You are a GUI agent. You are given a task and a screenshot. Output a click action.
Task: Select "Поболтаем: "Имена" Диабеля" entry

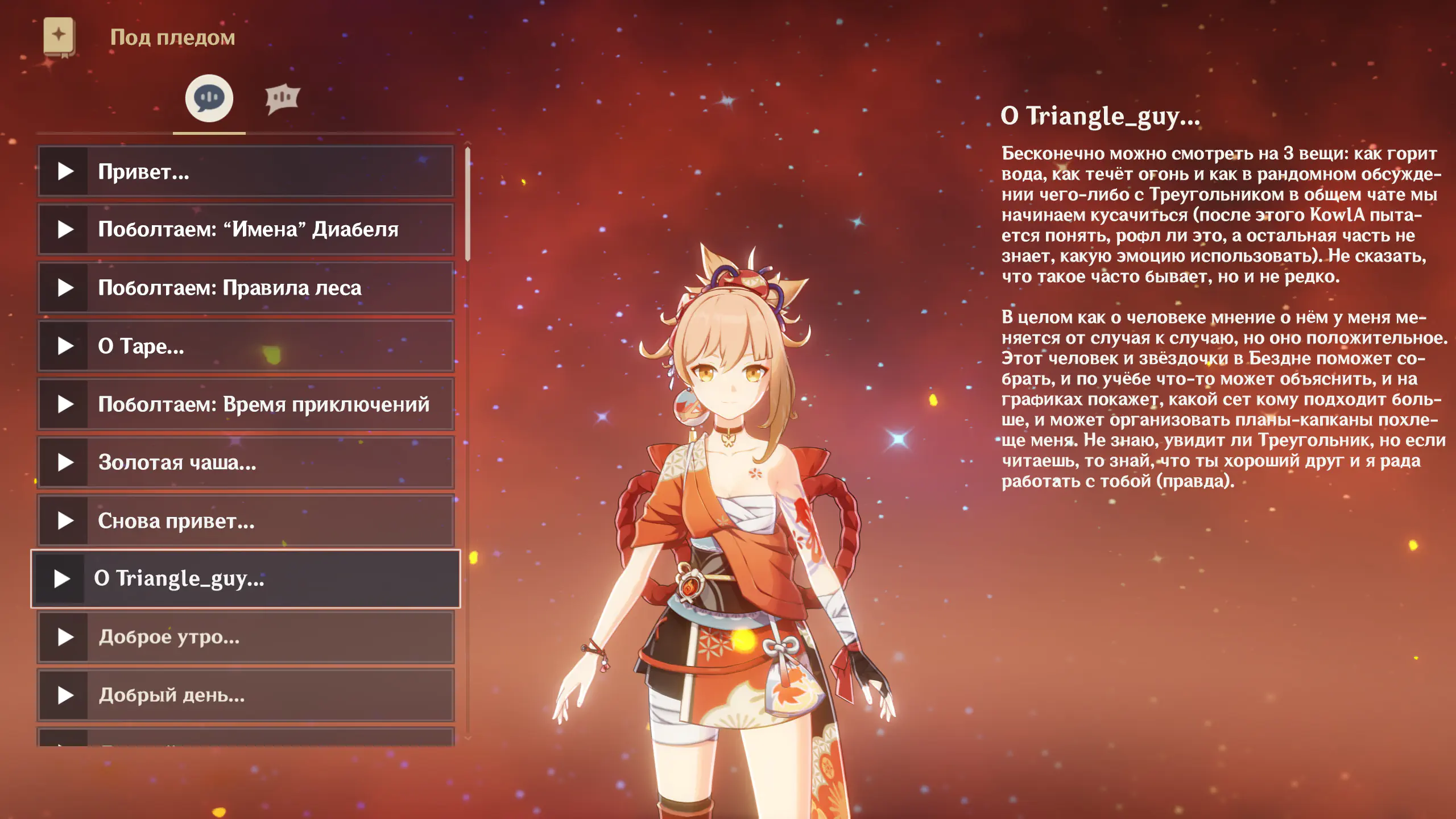(246, 230)
